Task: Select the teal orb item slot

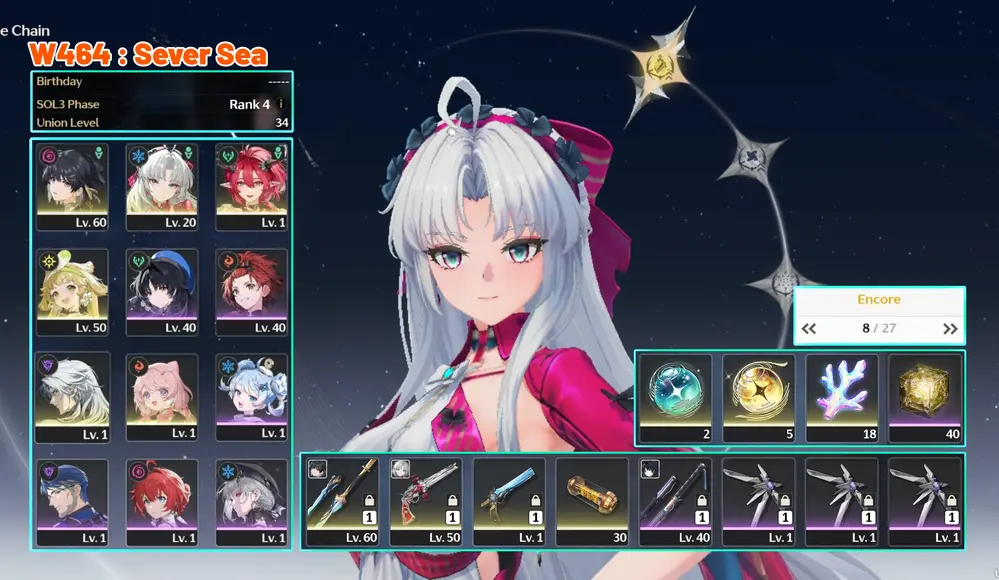Action: 675,397
